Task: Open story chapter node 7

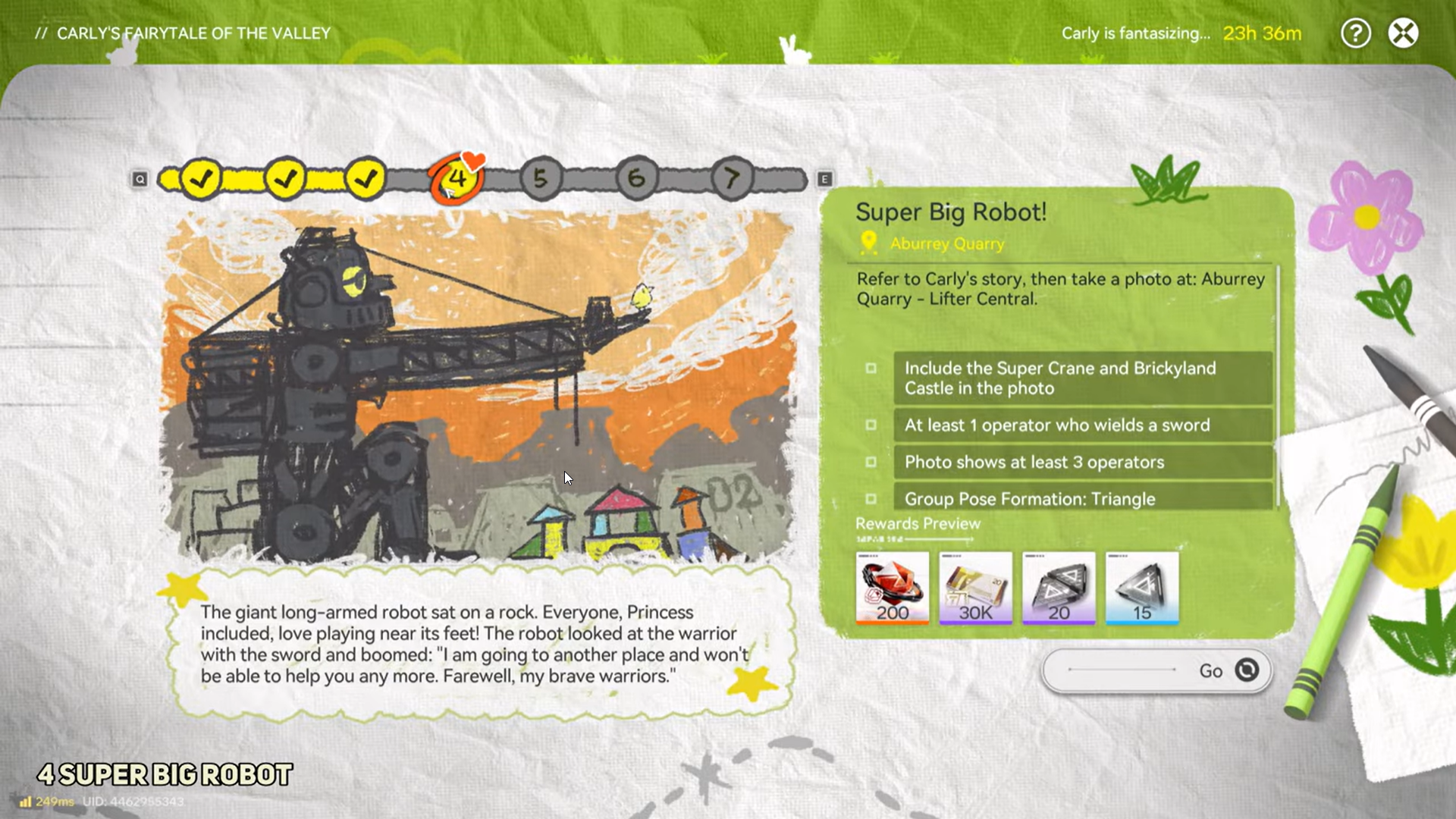Action: [x=731, y=177]
